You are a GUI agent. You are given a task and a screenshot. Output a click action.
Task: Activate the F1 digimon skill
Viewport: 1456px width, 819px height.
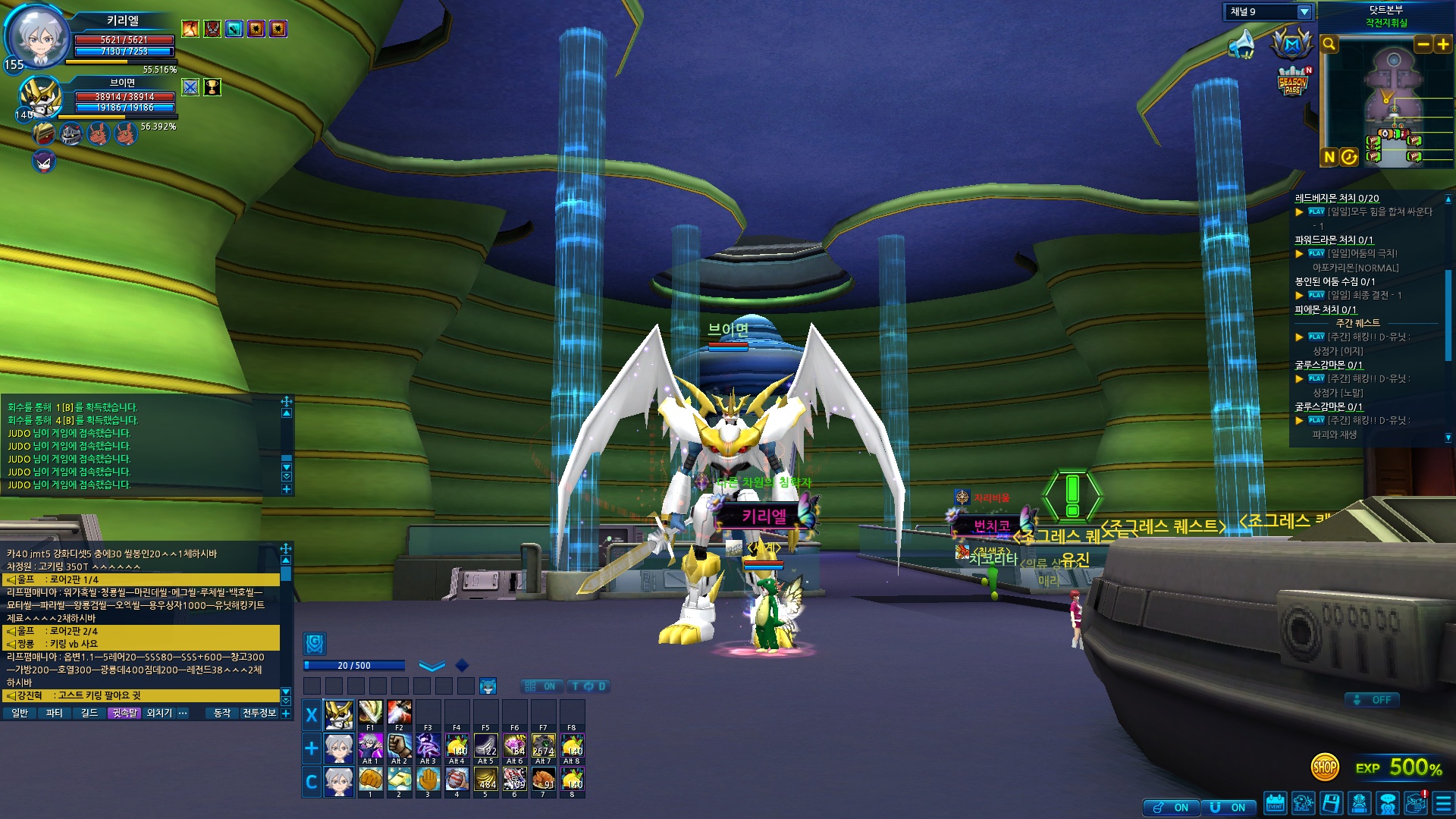click(370, 713)
